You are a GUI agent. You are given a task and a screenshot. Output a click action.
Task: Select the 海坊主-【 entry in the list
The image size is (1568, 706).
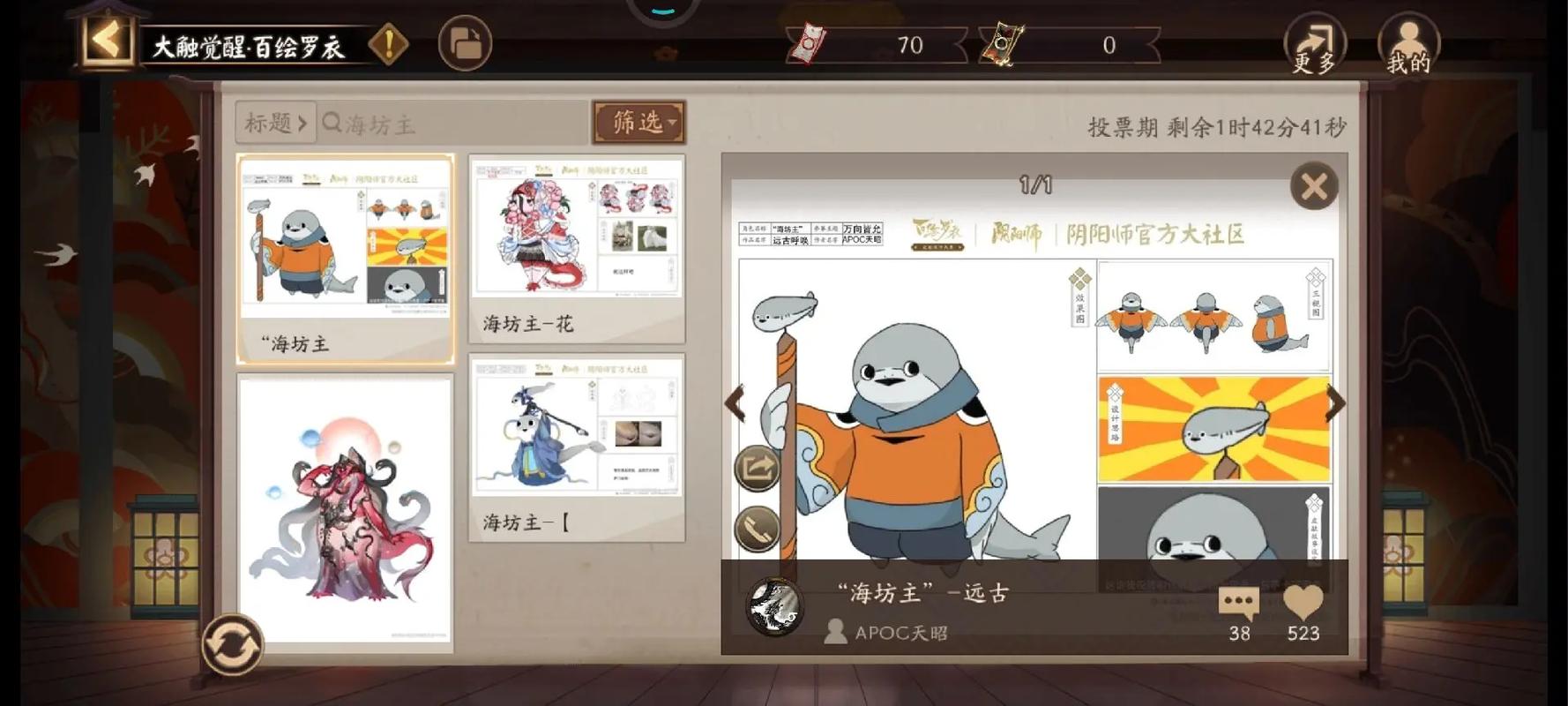pos(576,432)
